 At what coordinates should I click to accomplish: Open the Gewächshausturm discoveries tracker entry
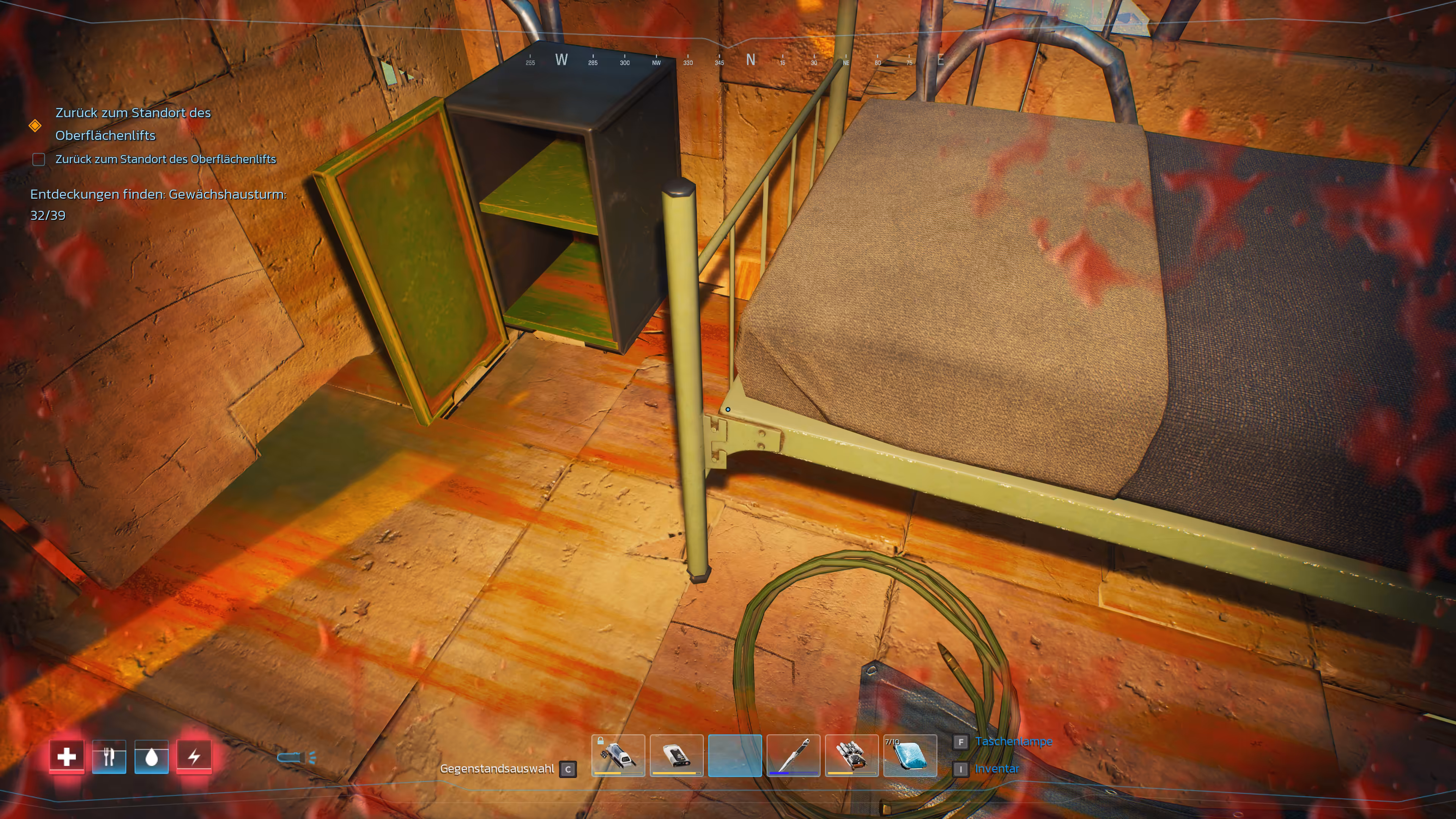(x=158, y=204)
